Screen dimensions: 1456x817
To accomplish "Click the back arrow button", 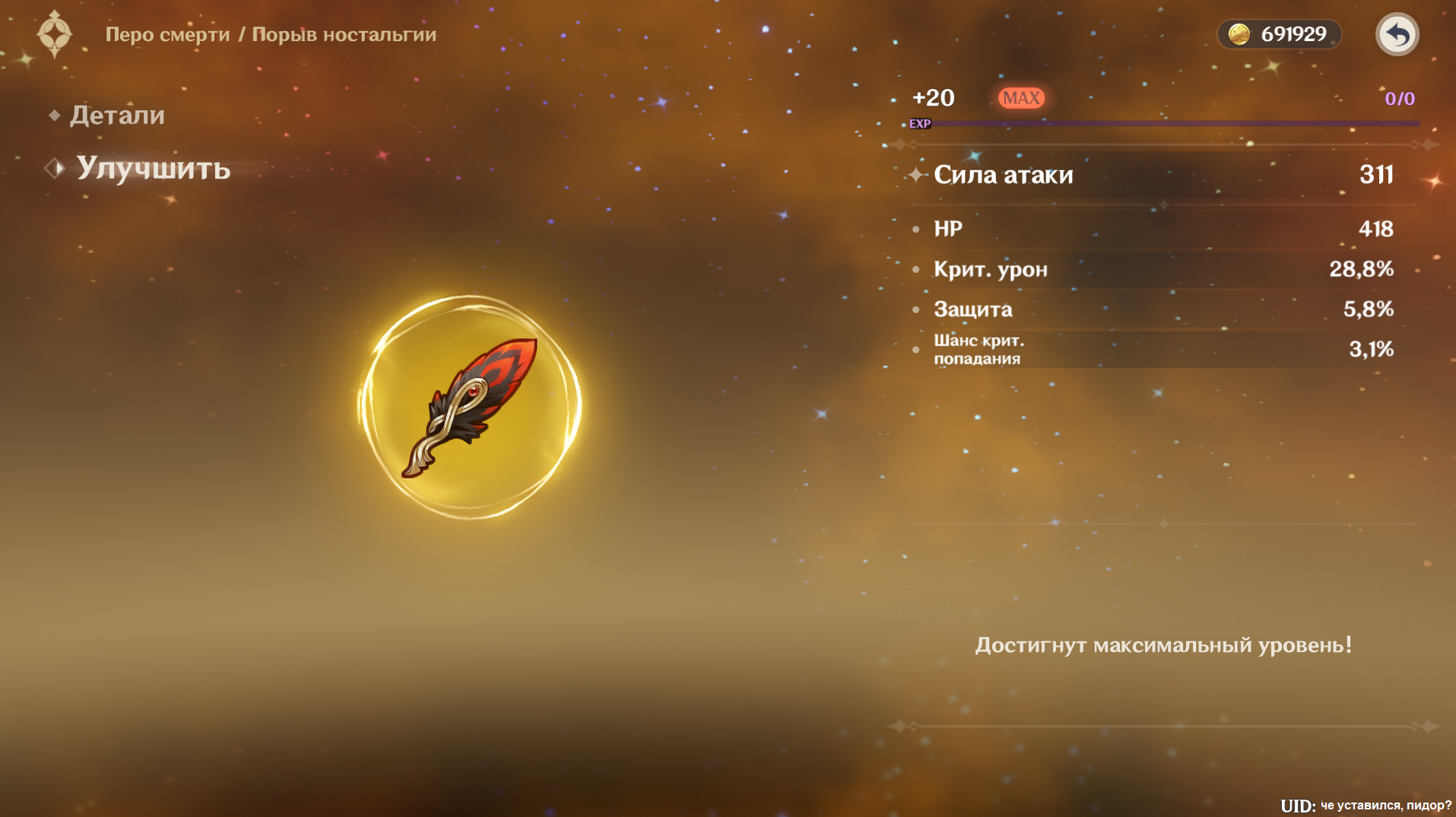I will click(1397, 35).
